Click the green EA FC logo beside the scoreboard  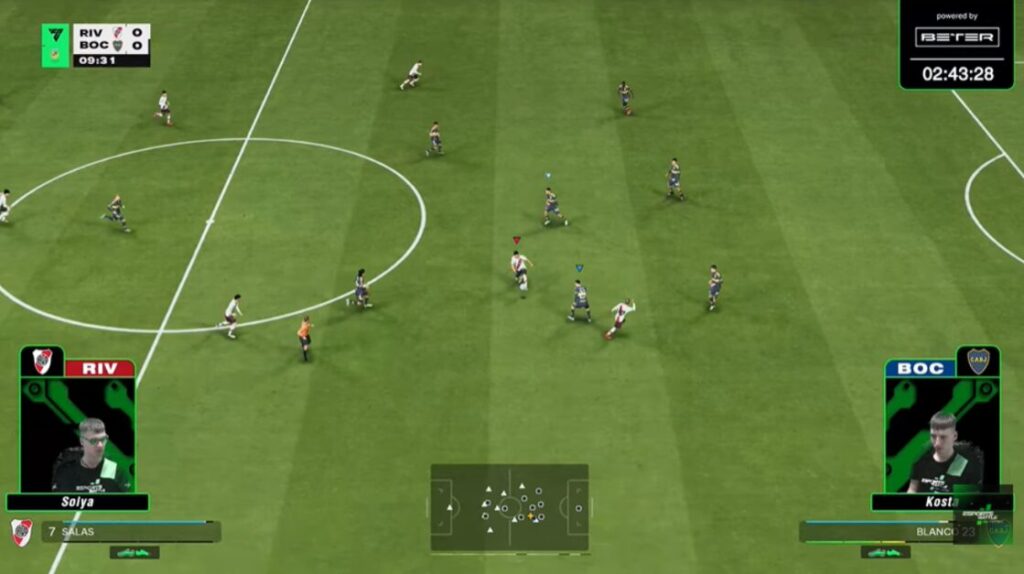pyautogui.click(x=55, y=45)
